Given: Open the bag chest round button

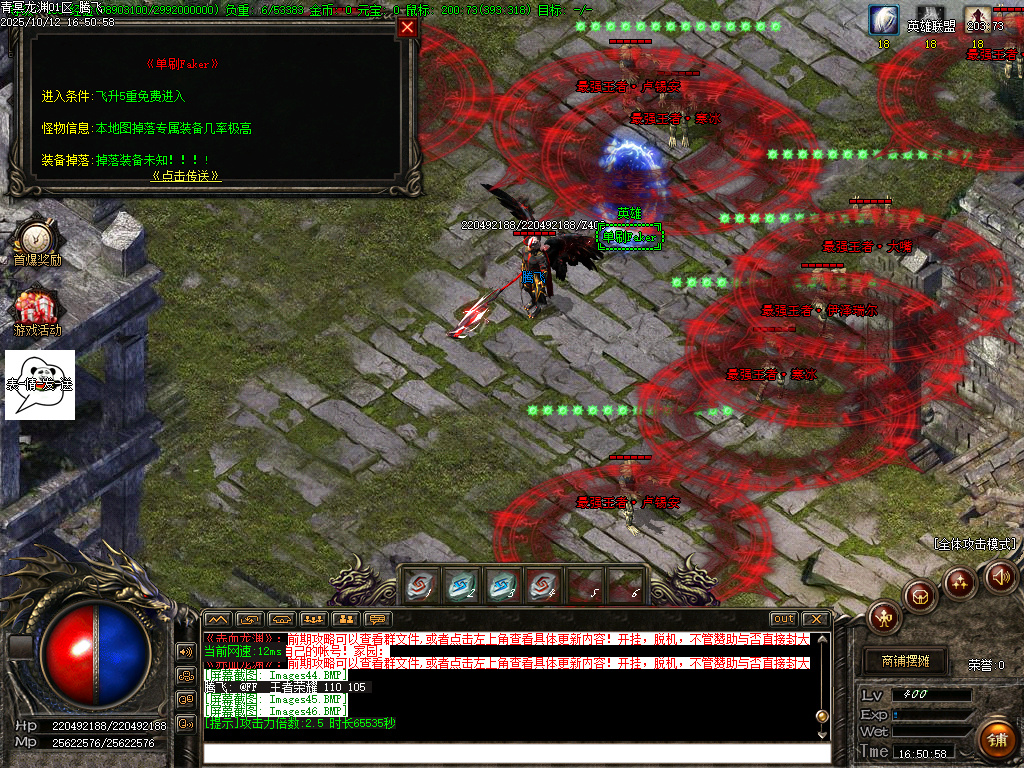Looking at the screenshot, I should [x=920, y=595].
